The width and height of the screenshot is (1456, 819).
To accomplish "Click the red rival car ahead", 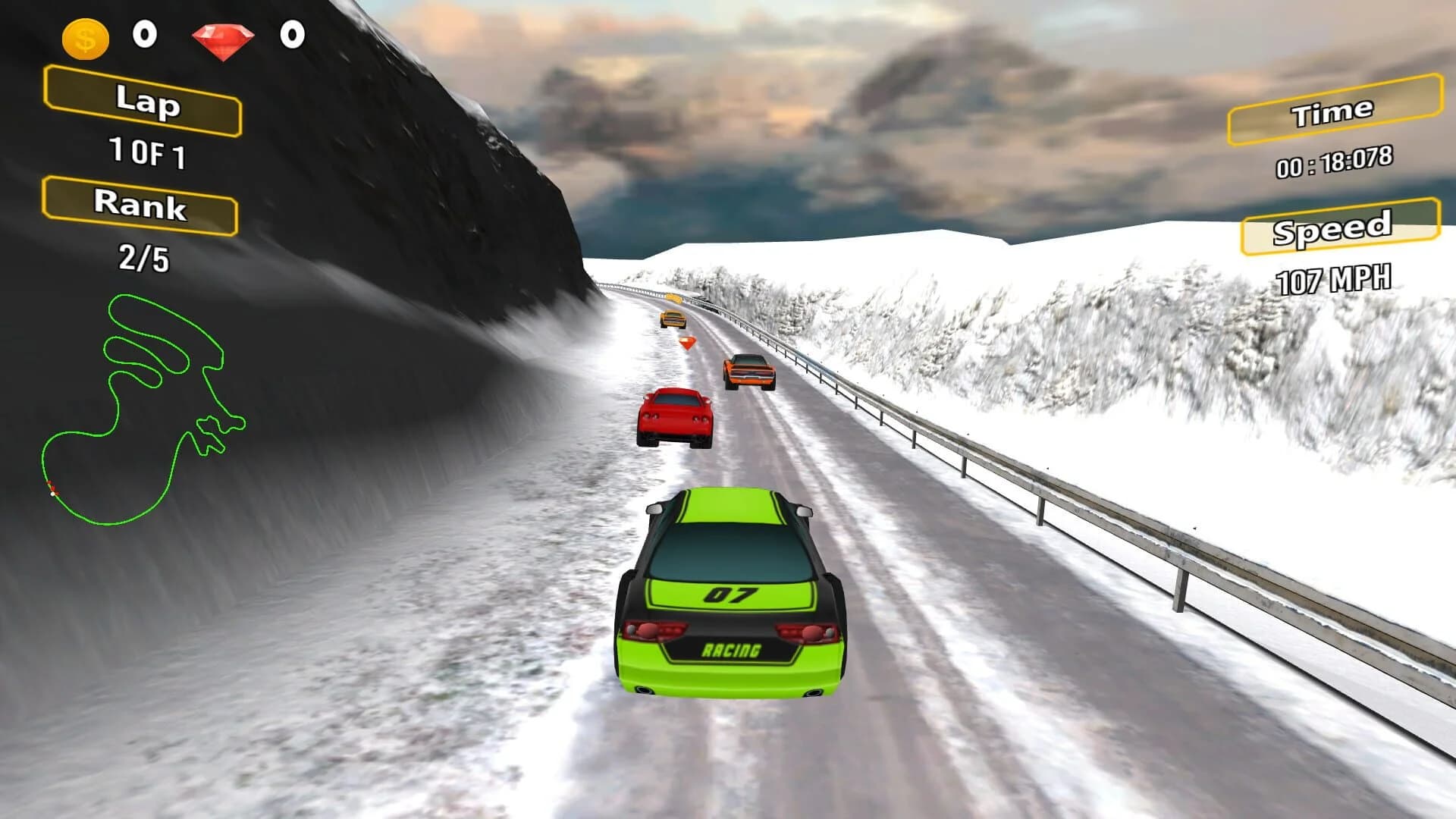I will (675, 417).
